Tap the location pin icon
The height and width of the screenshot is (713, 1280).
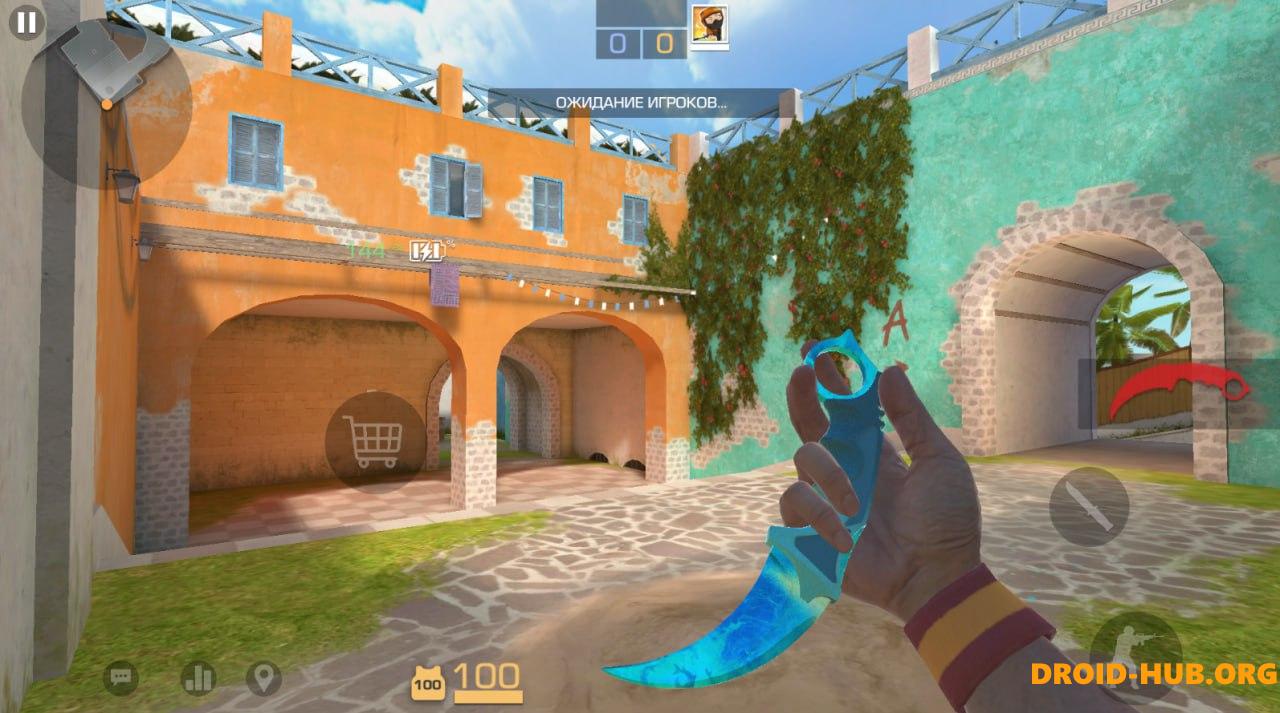[263, 679]
